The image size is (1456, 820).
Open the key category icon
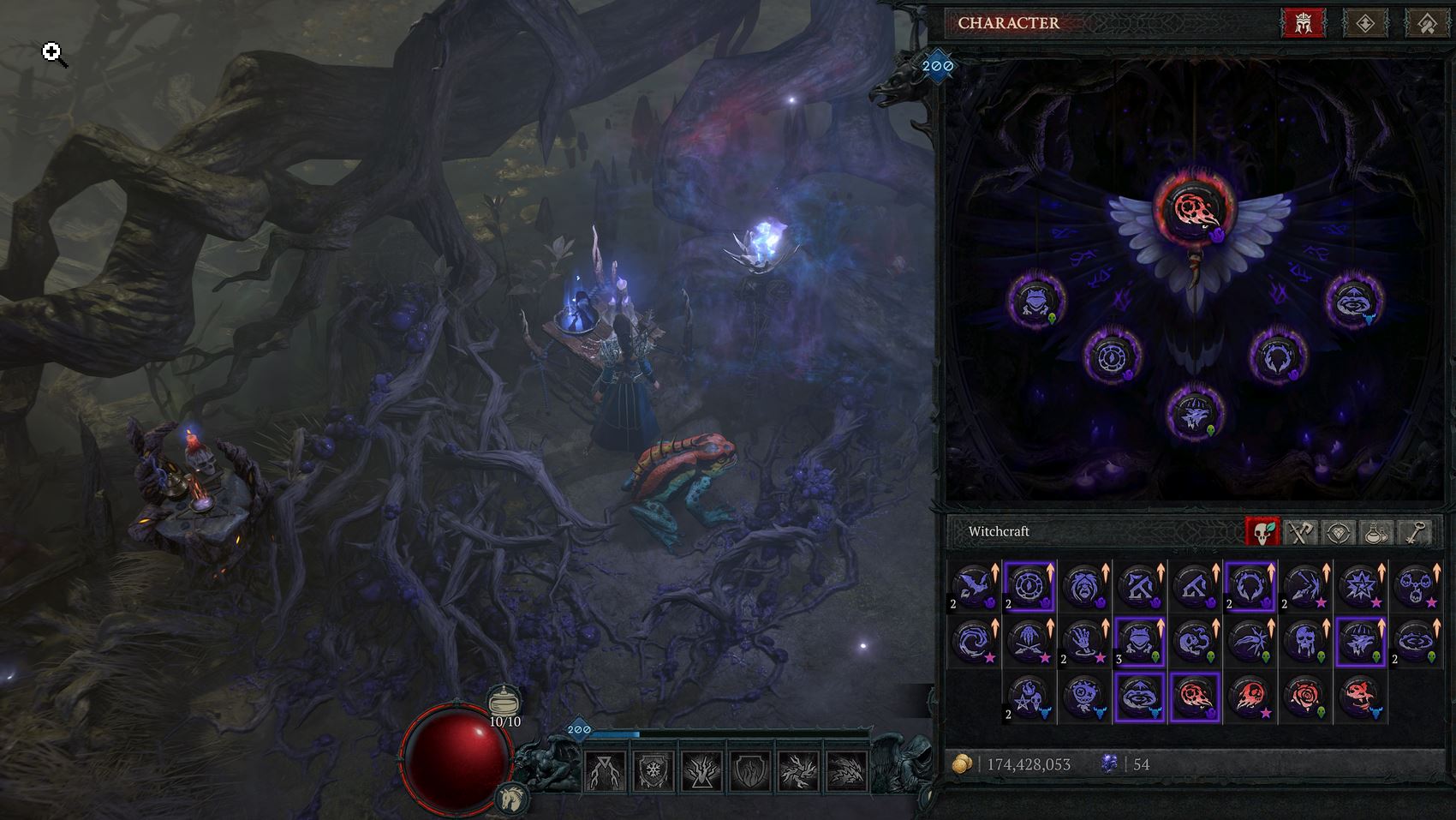tap(1414, 531)
